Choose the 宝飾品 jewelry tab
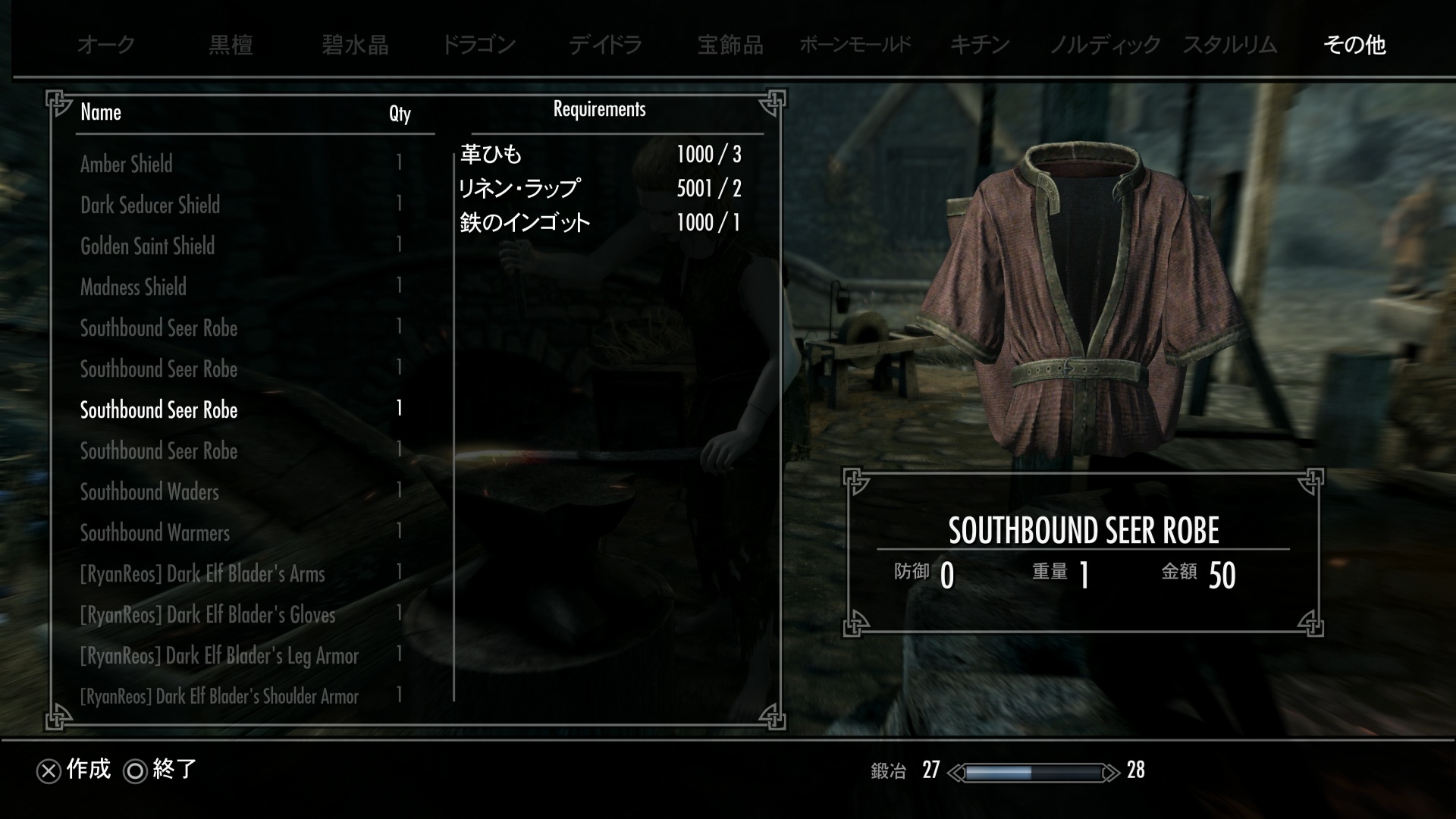Screen dimensions: 1456x819 [x=730, y=45]
